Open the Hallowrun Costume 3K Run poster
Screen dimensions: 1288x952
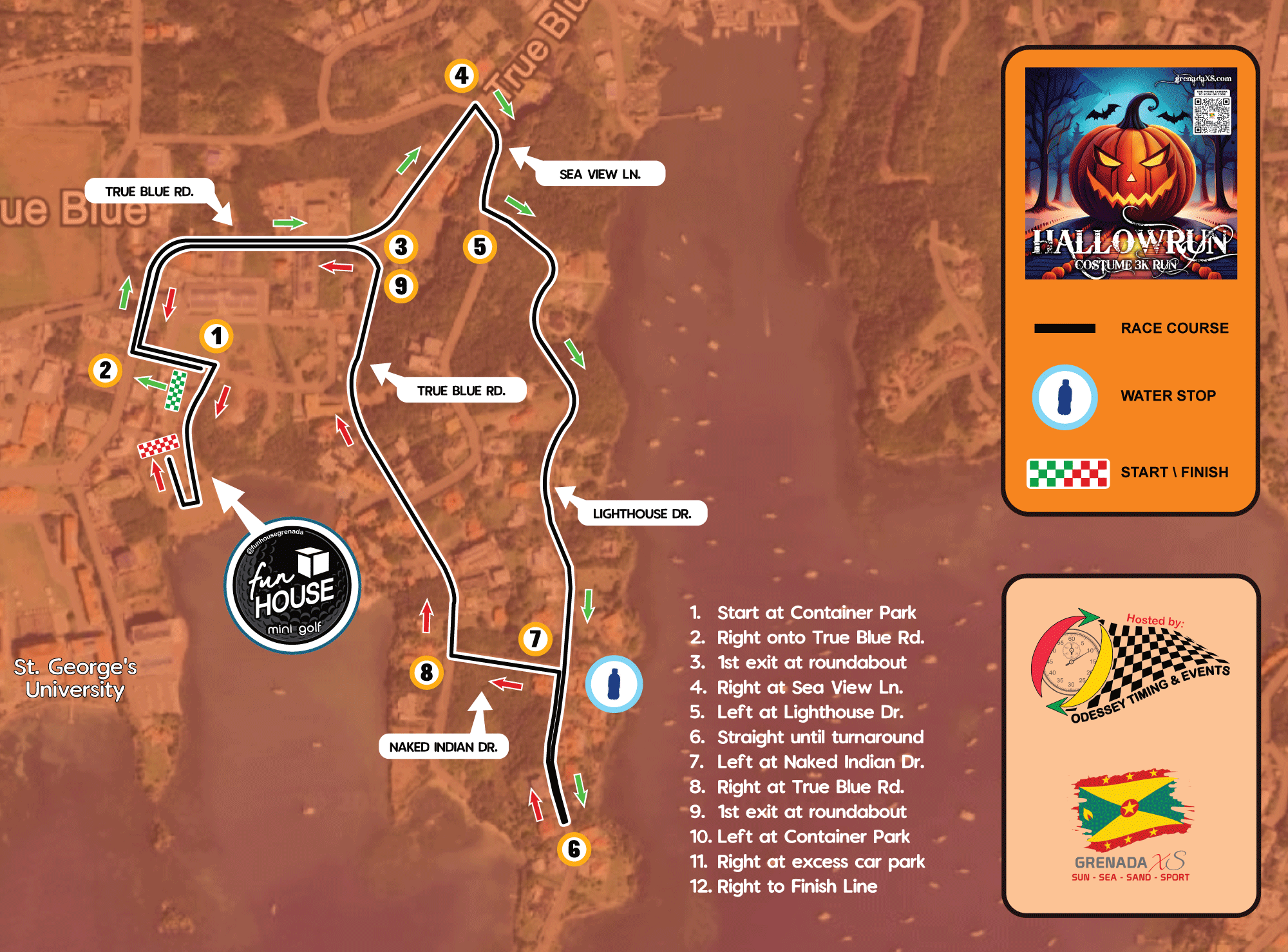point(1131,173)
